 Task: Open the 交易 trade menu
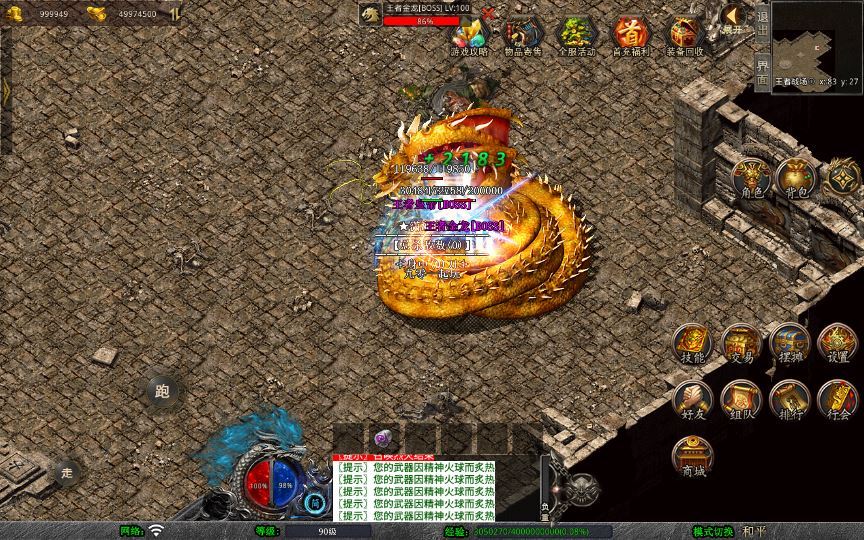(741, 344)
